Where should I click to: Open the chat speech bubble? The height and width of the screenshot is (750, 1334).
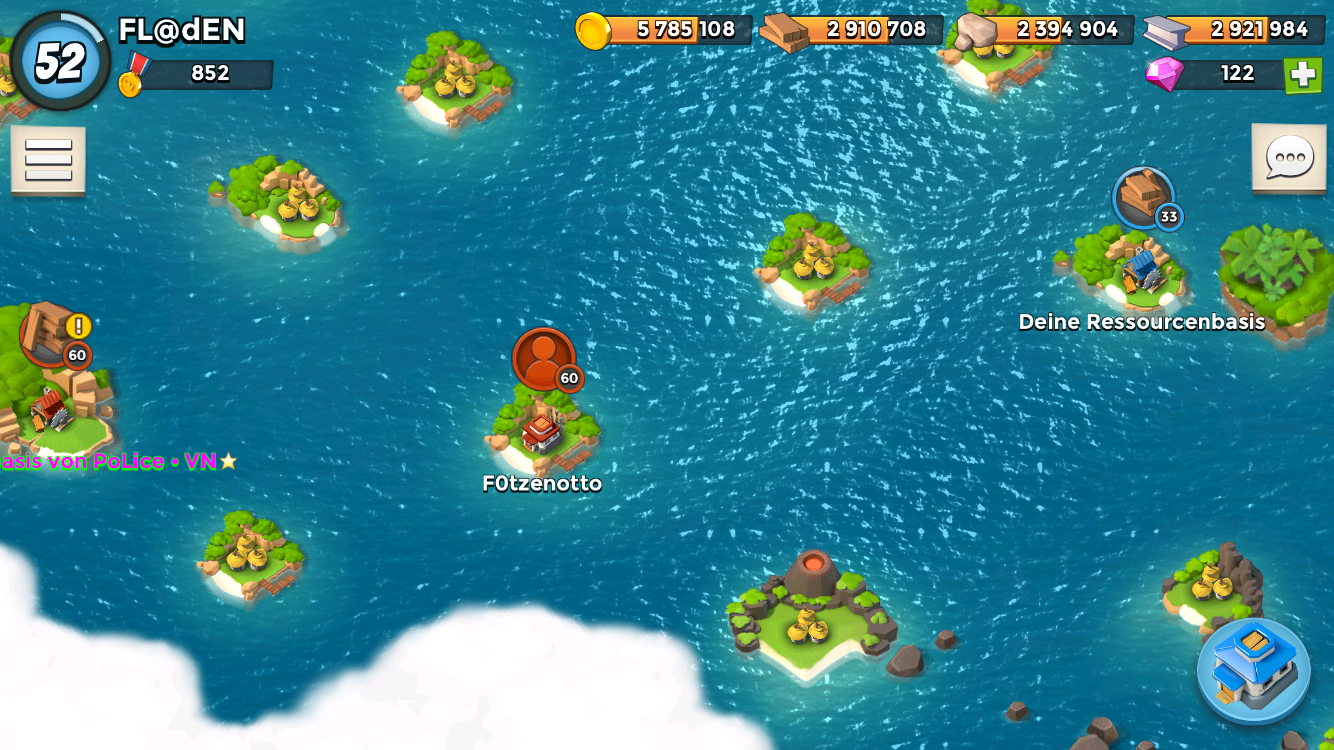coord(1289,158)
